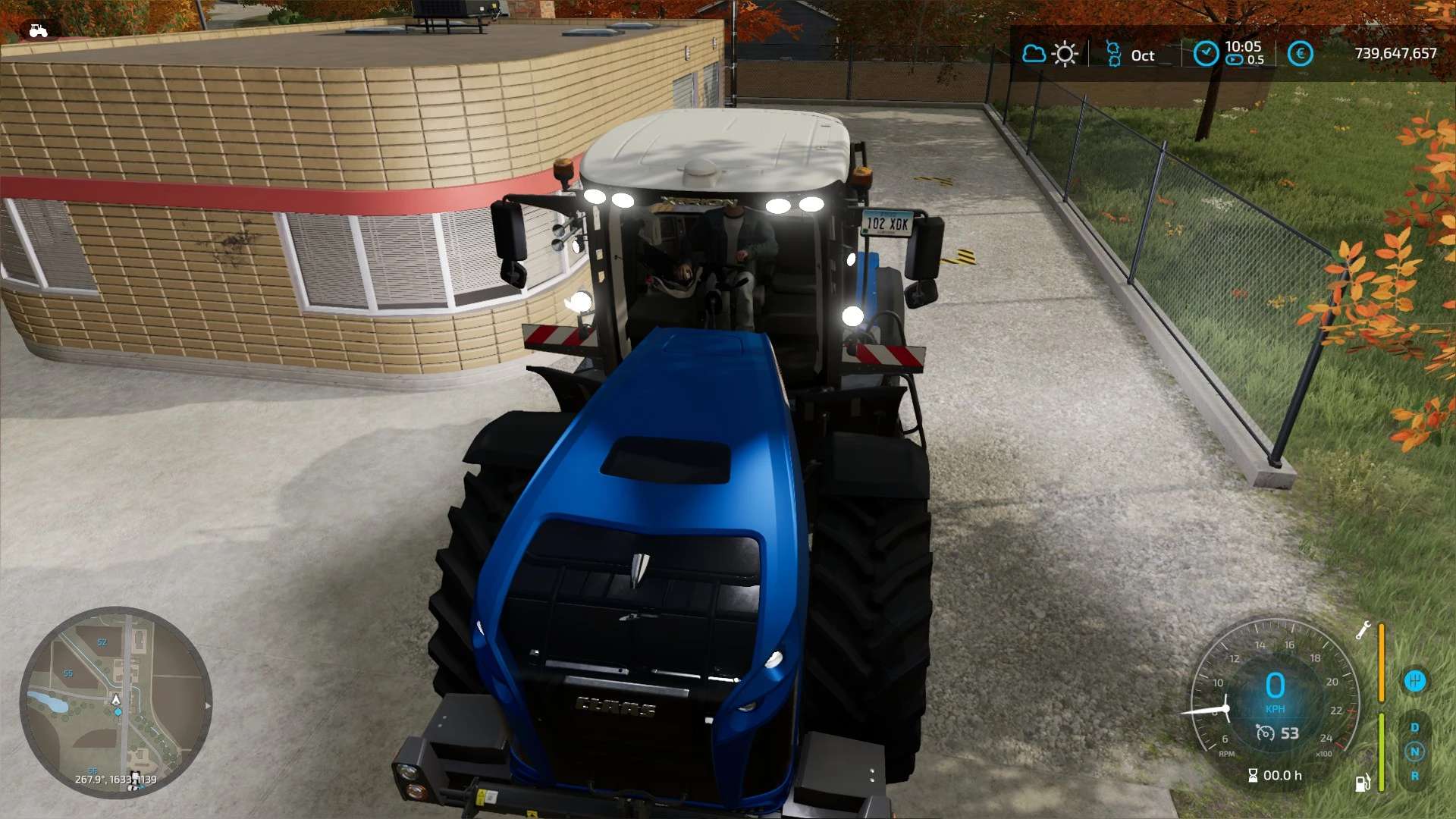Select the cloud and sun weather icon
The height and width of the screenshot is (819, 1456).
(1049, 55)
